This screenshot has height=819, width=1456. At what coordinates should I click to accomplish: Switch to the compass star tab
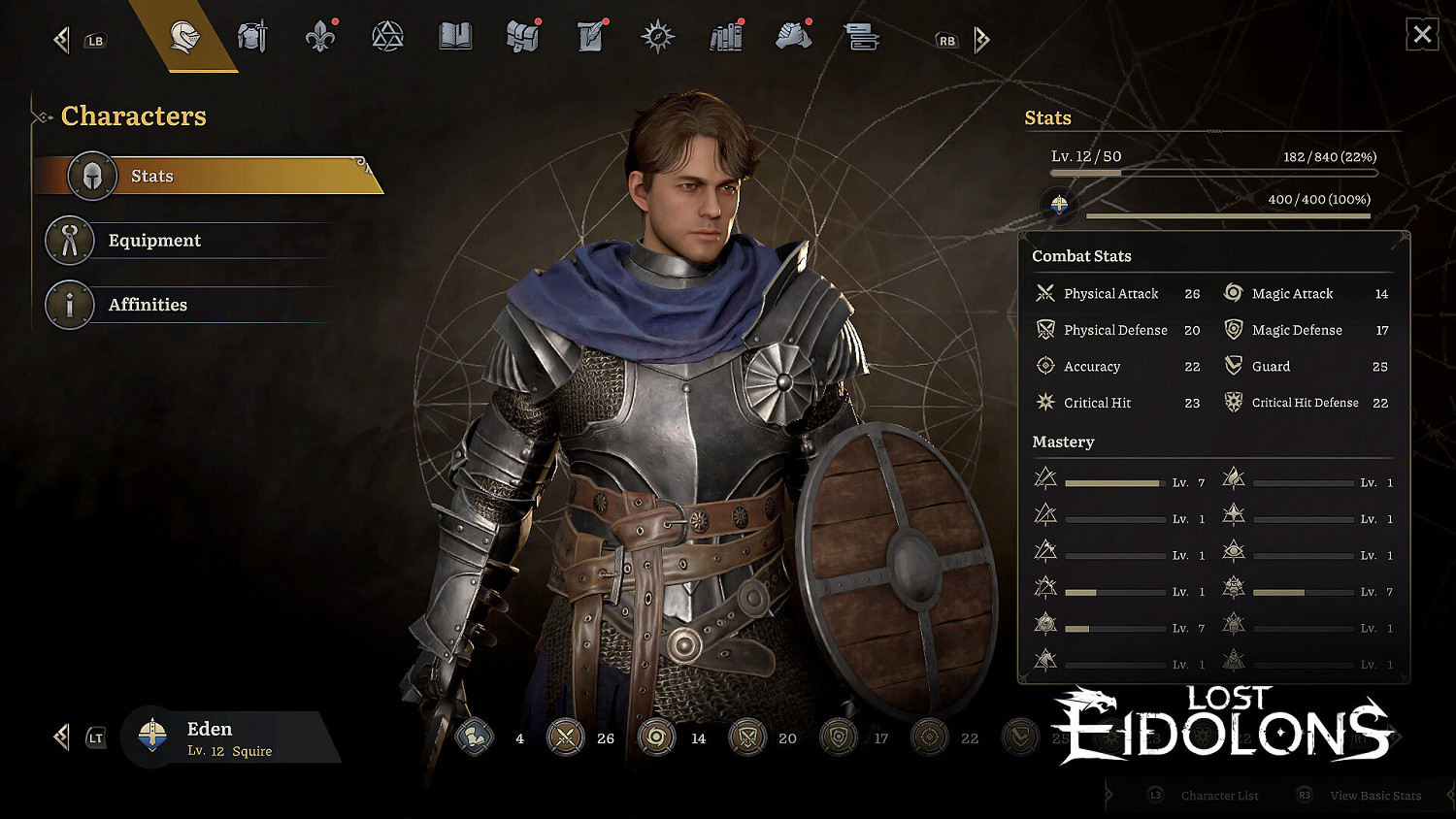[x=657, y=38]
